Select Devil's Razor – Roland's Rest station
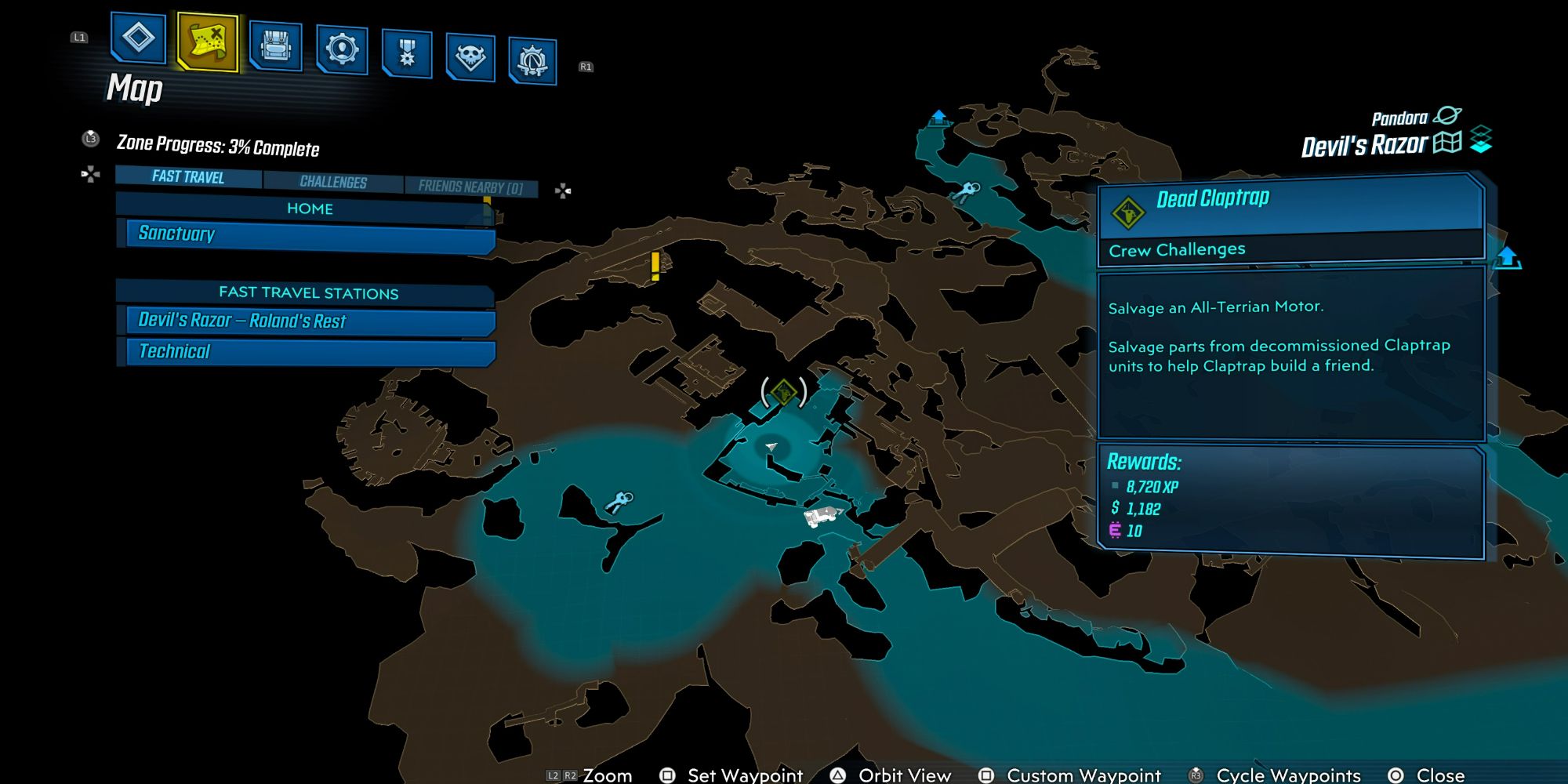Screen dimensions: 1568x784 (x=310, y=321)
